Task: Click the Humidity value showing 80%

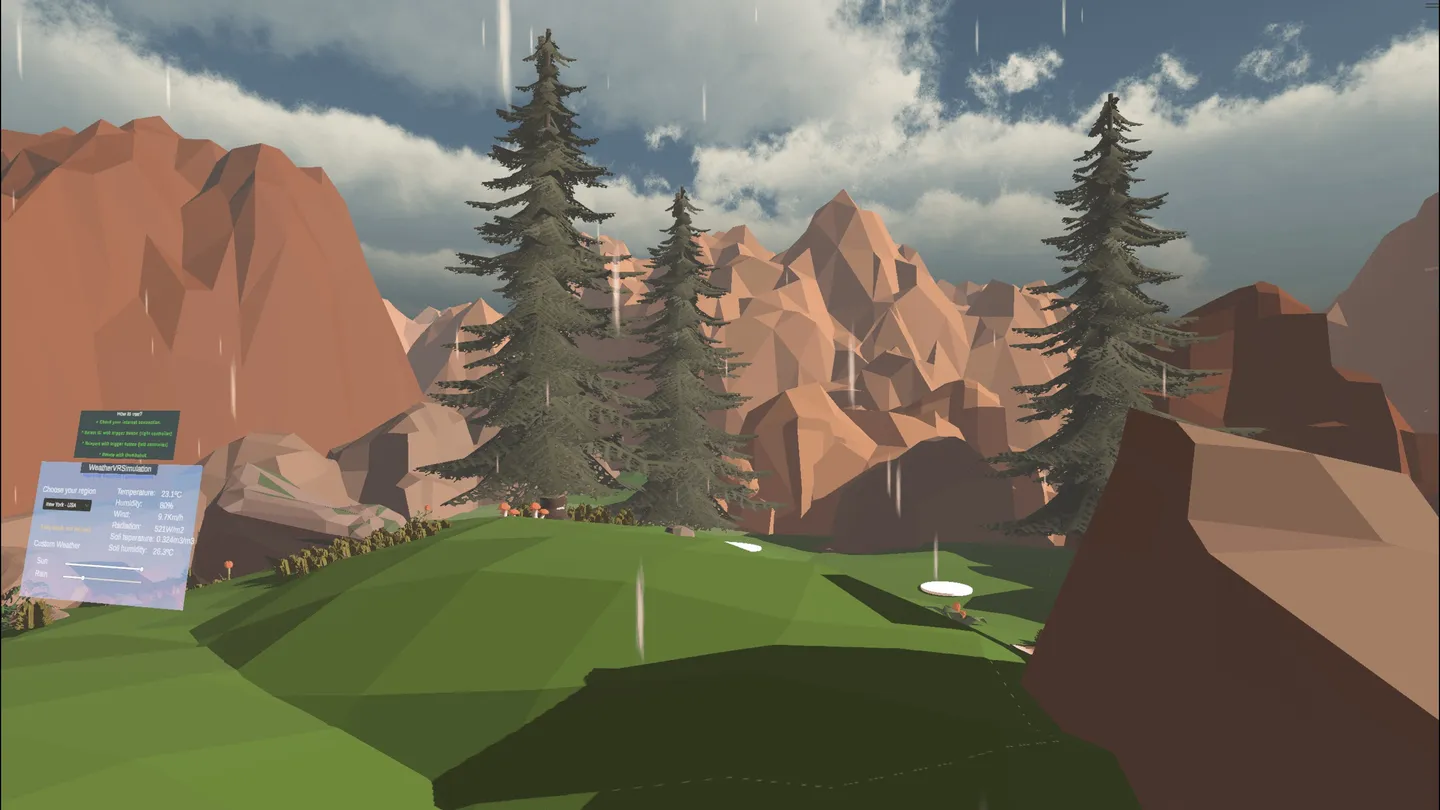Action: click(168, 505)
